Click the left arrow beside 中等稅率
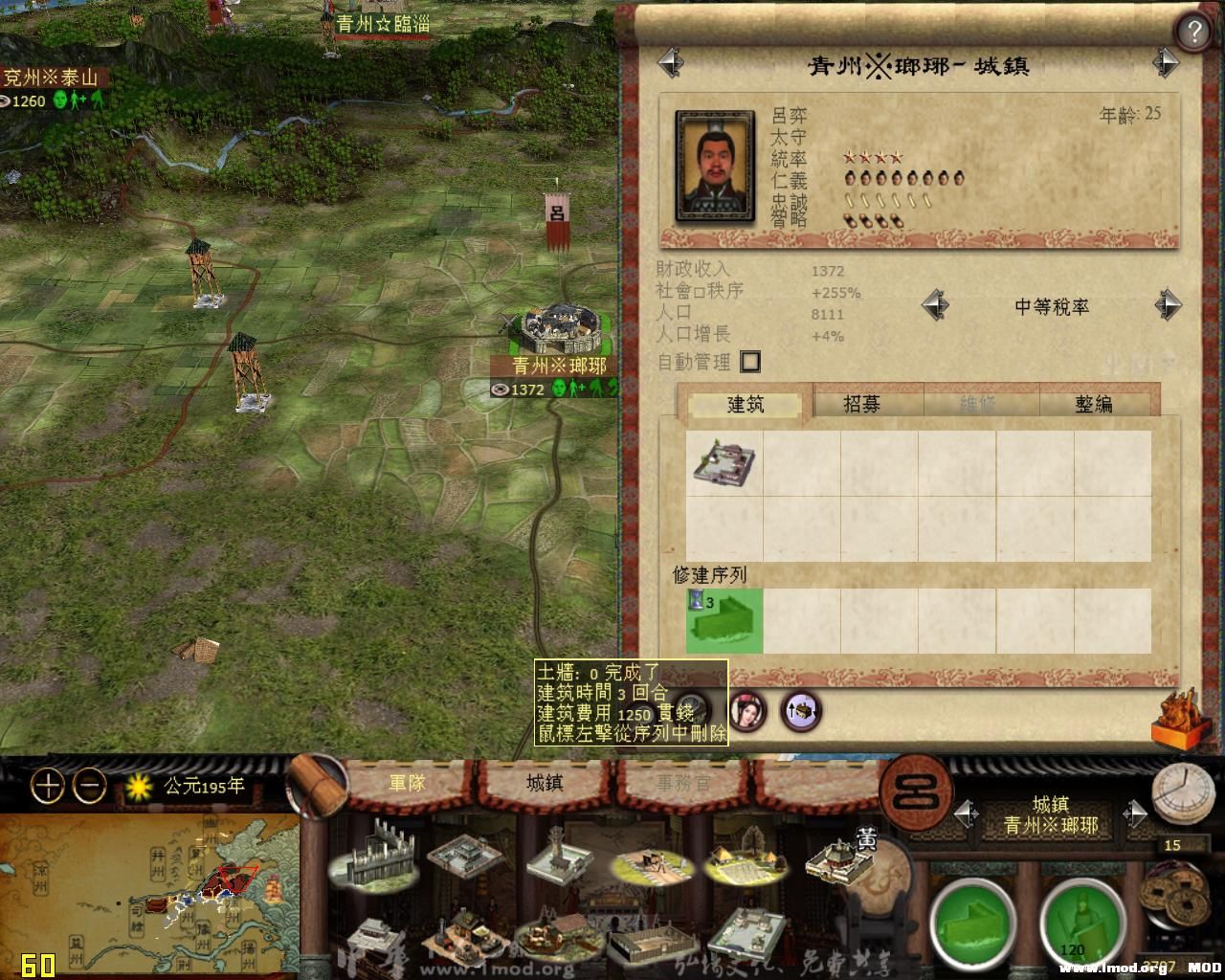1225x980 pixels. click(x=935, y=304)
